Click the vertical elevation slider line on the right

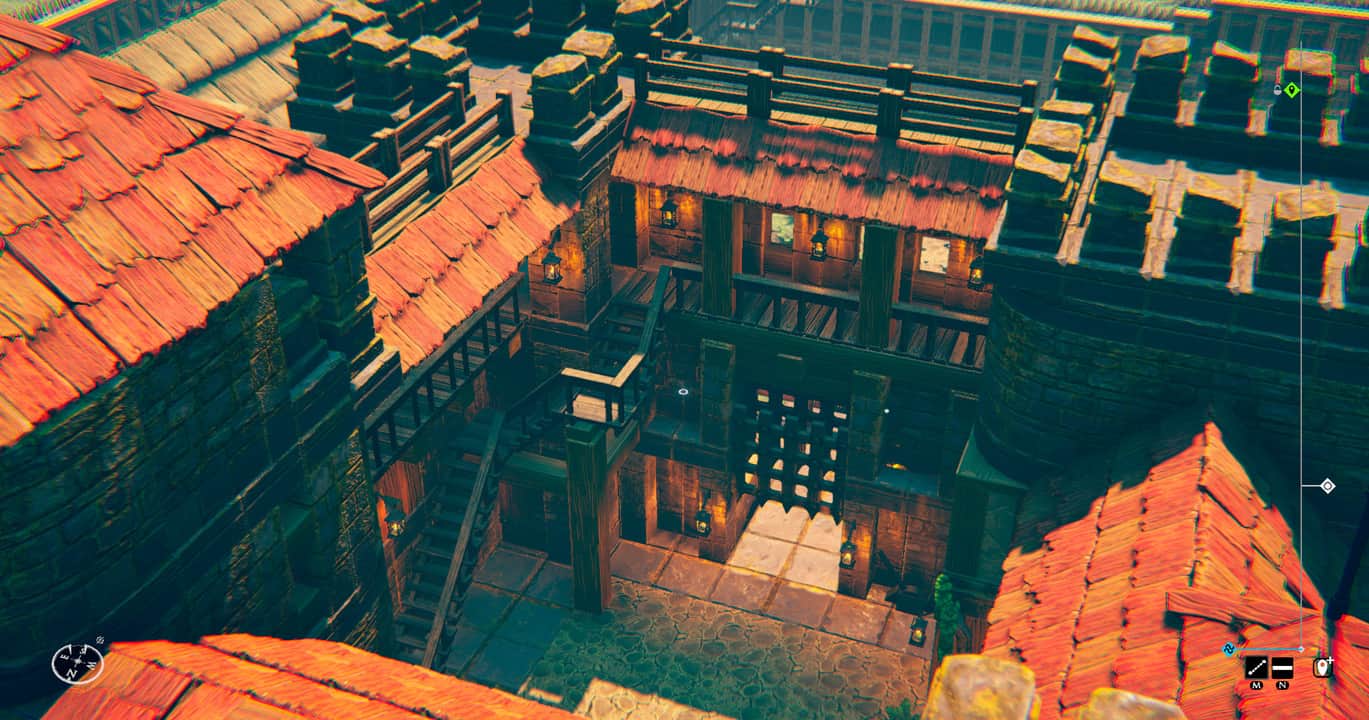(x=1301, y=300)
